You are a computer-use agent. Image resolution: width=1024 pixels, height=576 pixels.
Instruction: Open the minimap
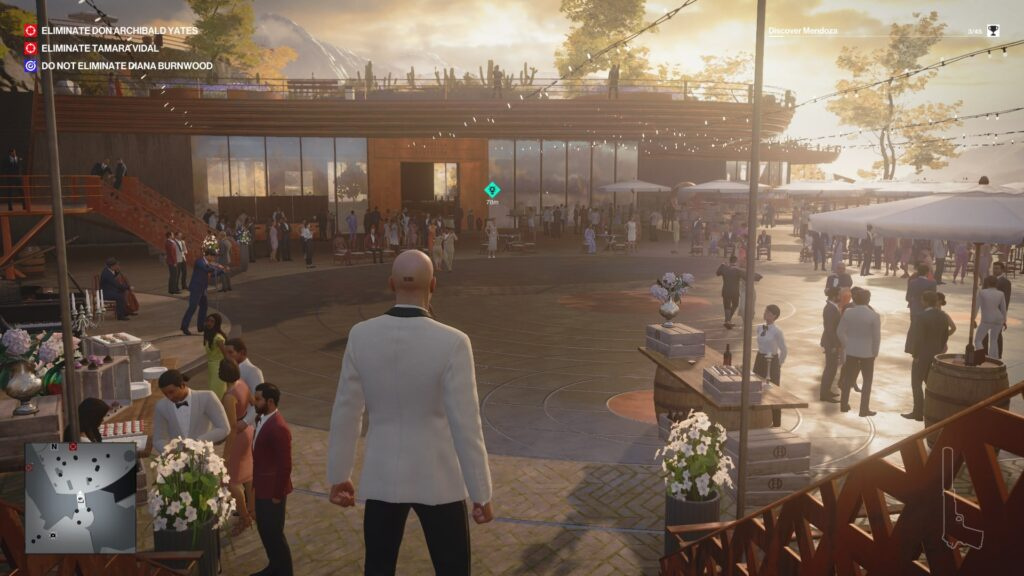pos(80,497)
